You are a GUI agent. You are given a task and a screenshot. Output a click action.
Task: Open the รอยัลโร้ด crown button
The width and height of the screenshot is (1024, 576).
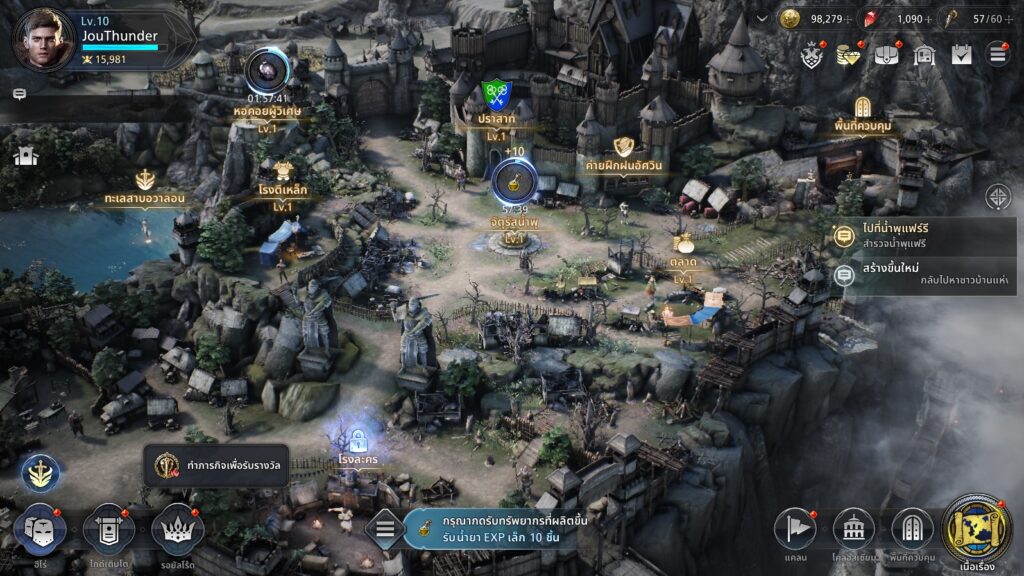click(177, 527)
